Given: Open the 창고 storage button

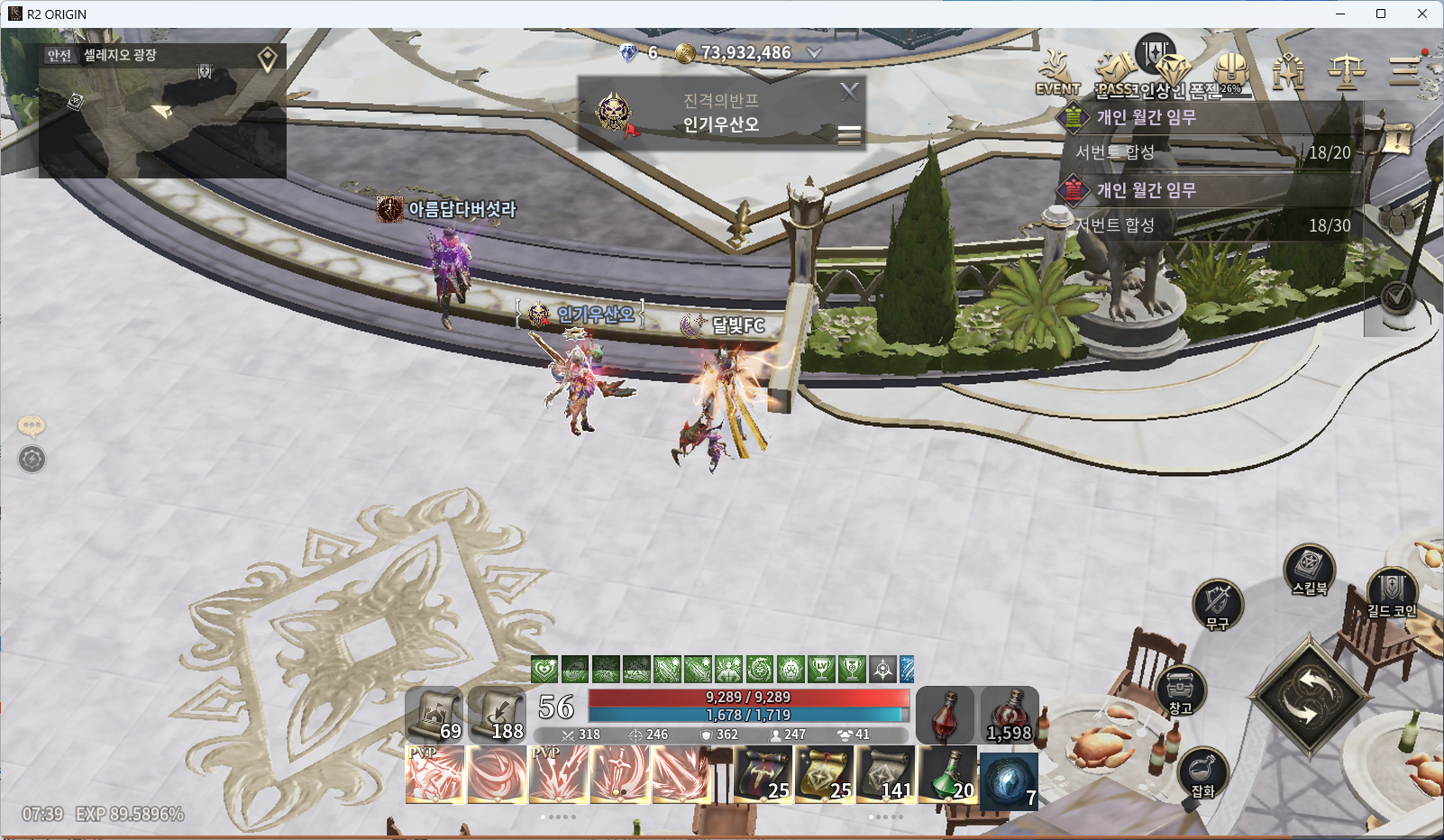Looking at the screenshot, I should tap(1180, 690).
